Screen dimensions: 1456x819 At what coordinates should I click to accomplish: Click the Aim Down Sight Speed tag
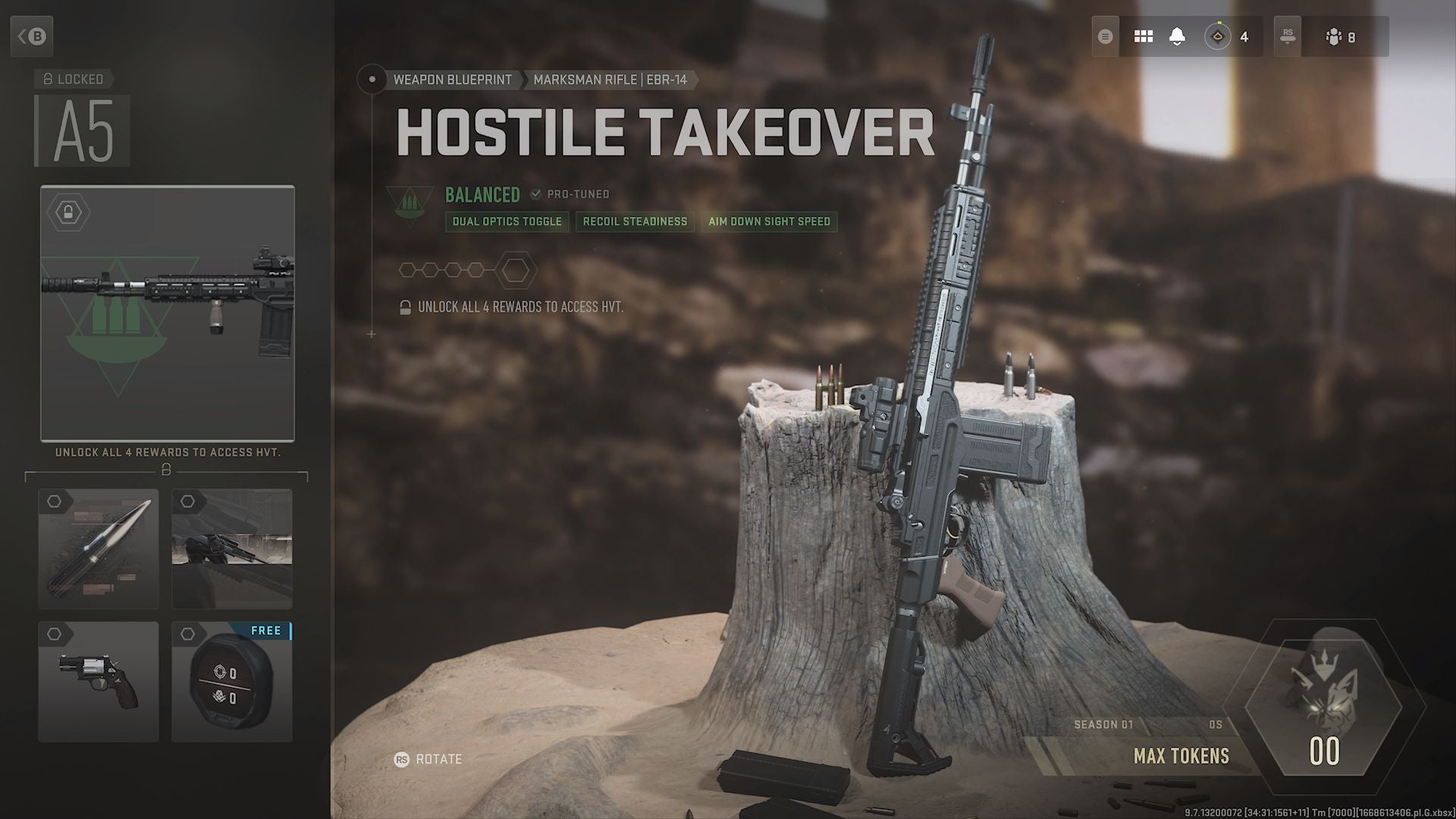pyautogui.click(x=769, y=221)
